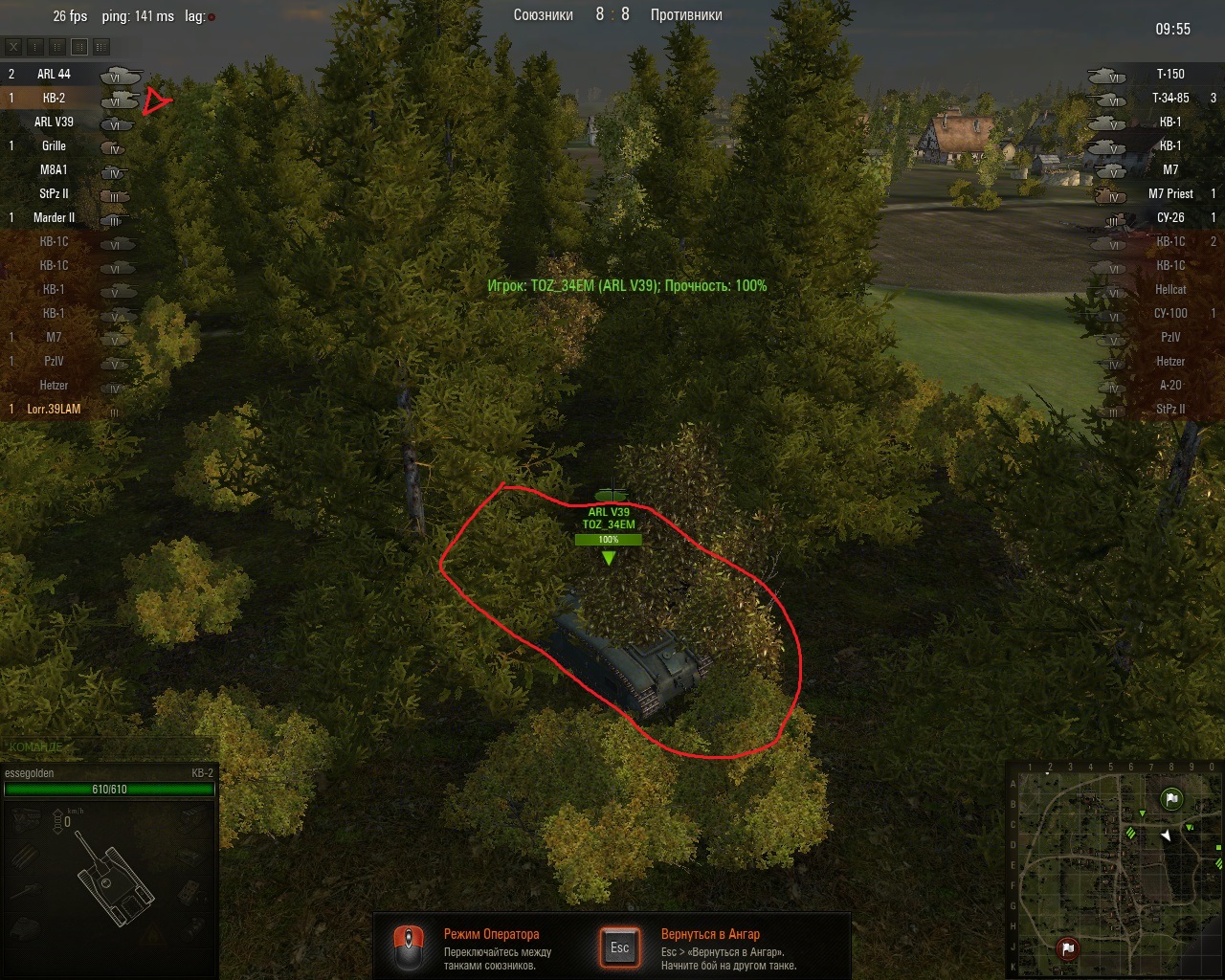
Task: Click the green base flag on minimap
Action: coord(1171,799)
